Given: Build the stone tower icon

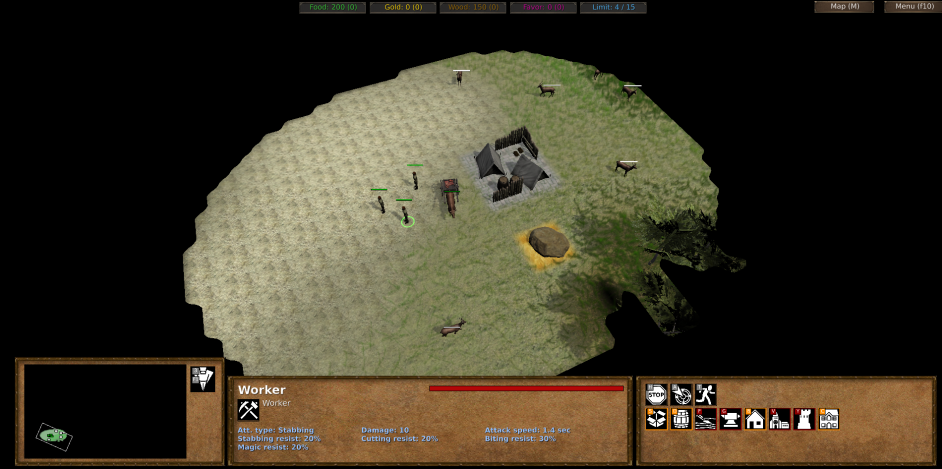Looking at the screenshot, I should 804,419.
